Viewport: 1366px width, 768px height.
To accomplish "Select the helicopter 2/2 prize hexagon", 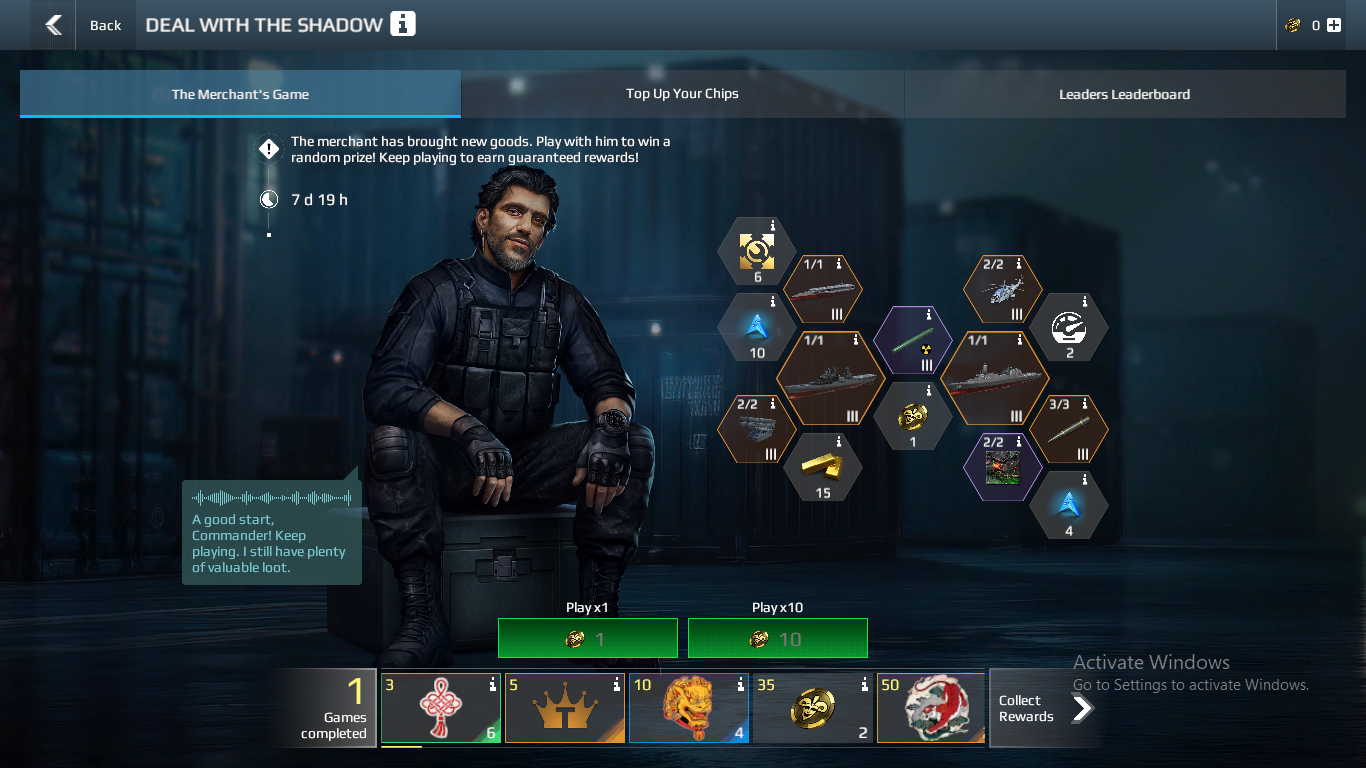I will (1002, 289).
